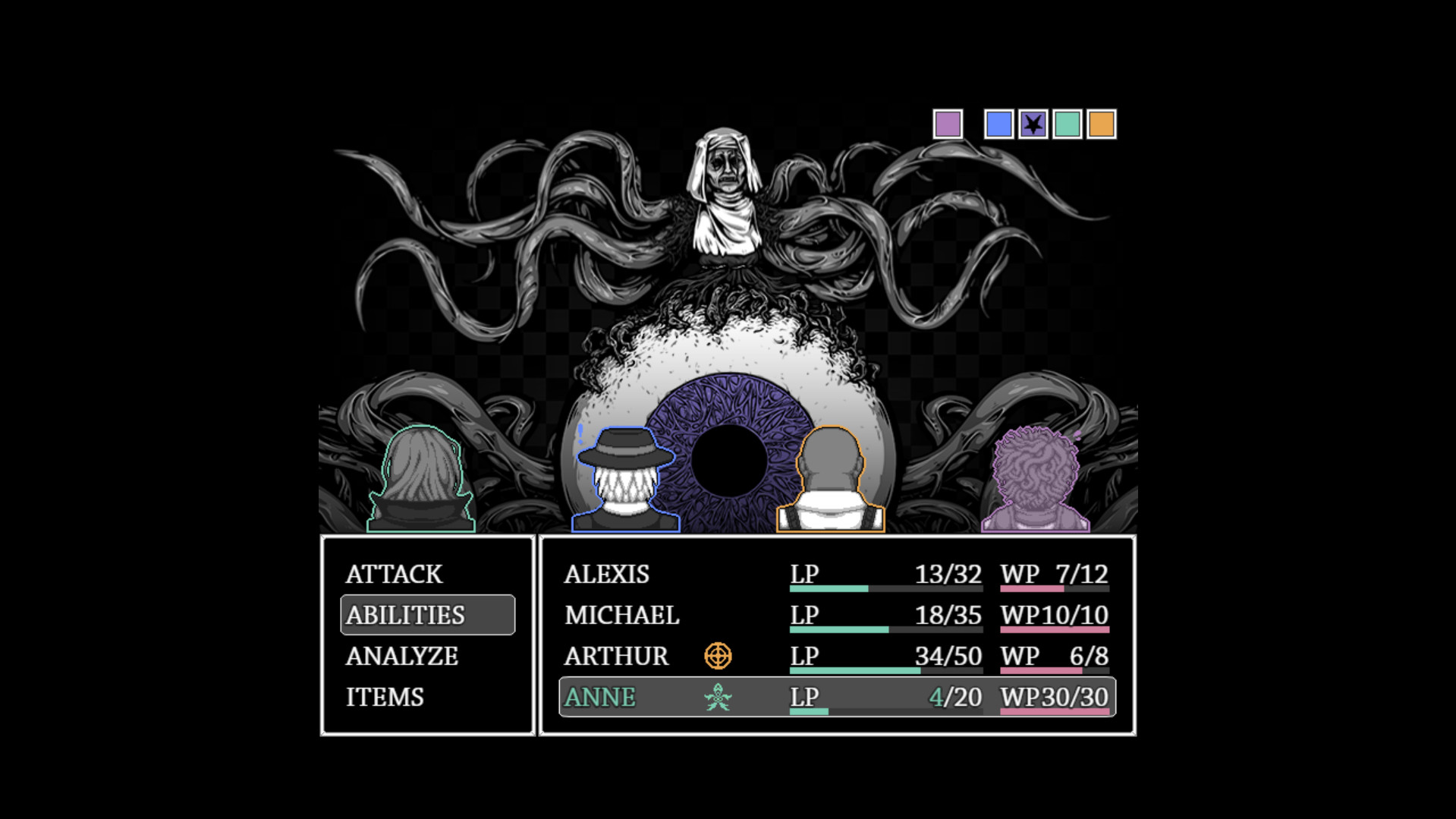Open the ITEMS command
1456x819 pixels.
(x=384, y=697)
